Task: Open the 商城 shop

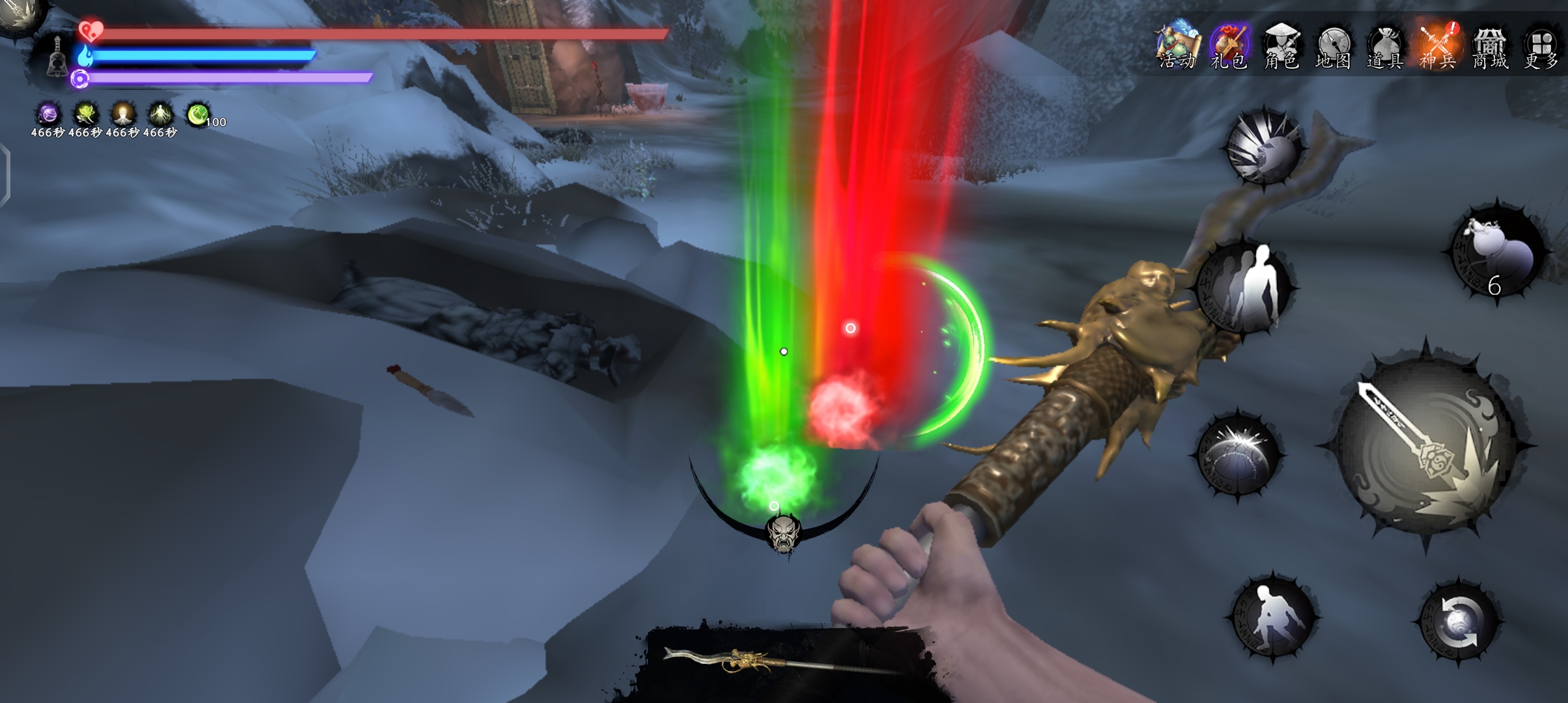Action: 1490,46
